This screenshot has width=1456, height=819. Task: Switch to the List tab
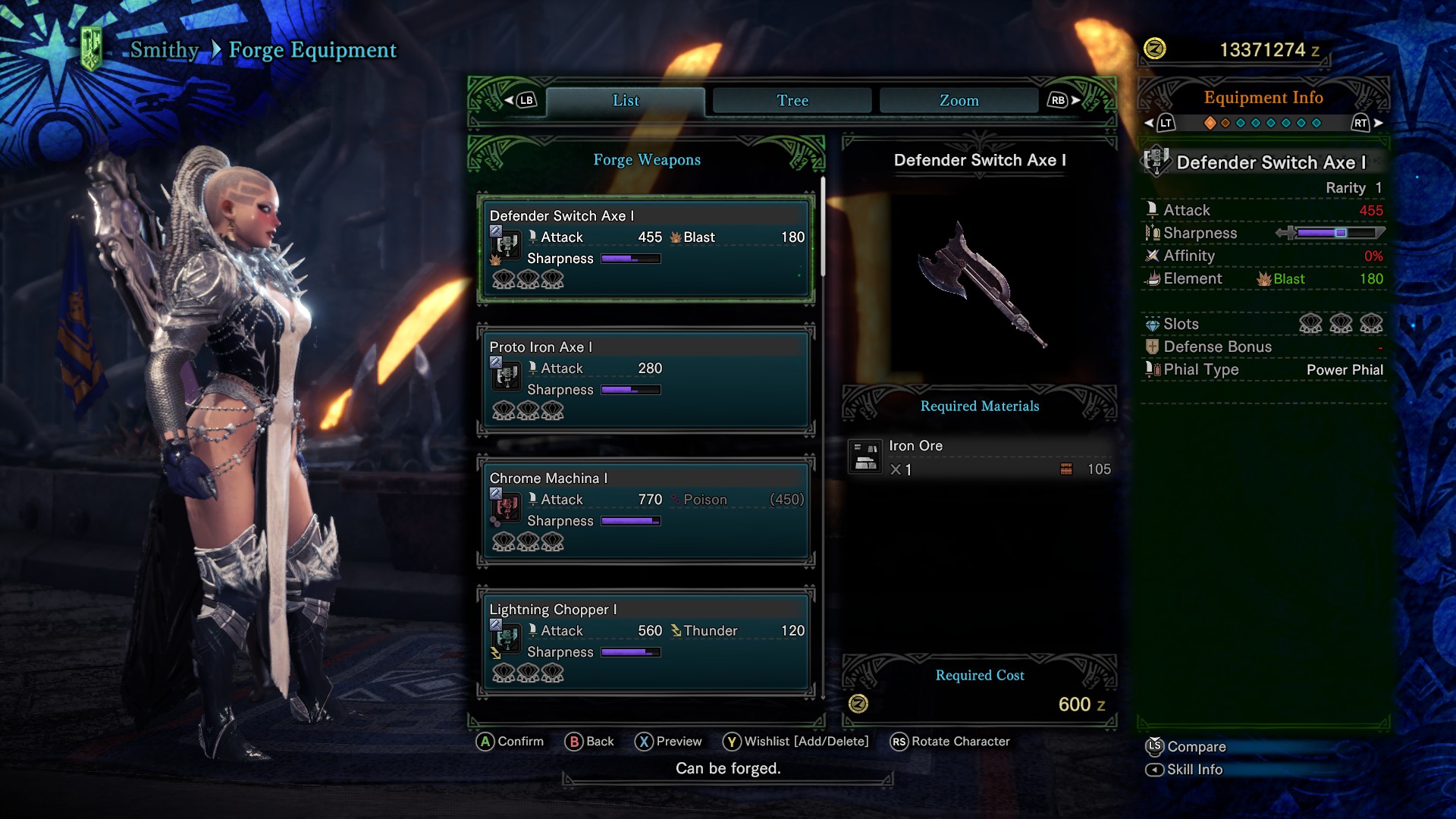(626, 101)
